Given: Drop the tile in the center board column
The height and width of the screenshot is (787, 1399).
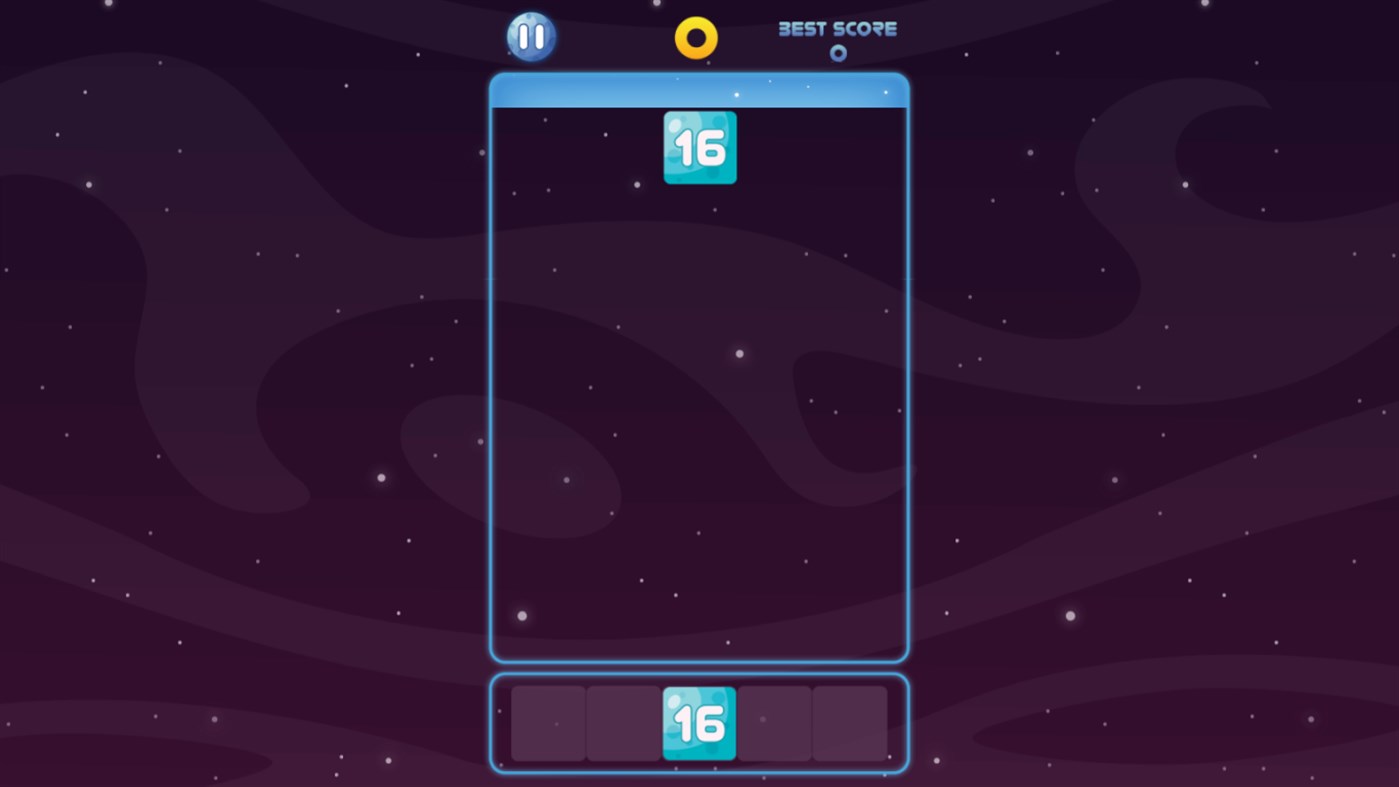Looking at the screenshot, I should coord(699,400).
